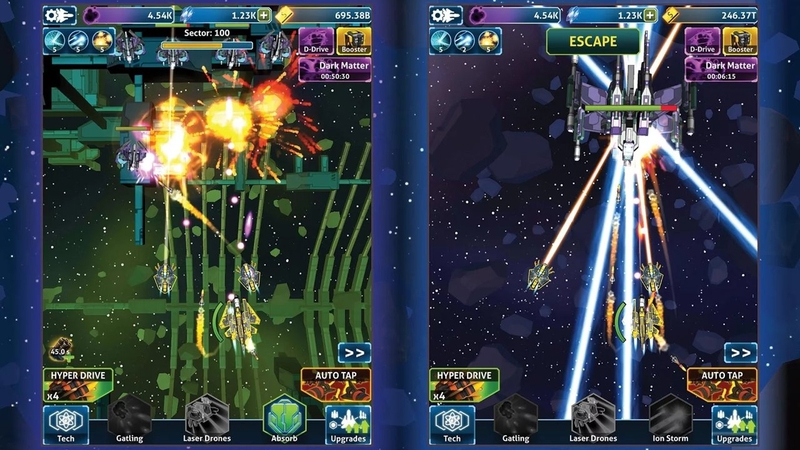Screen dimensions: 800x450
Task: Click plus button in the Sector 100 panel
Action: click(x=264, y=16)
